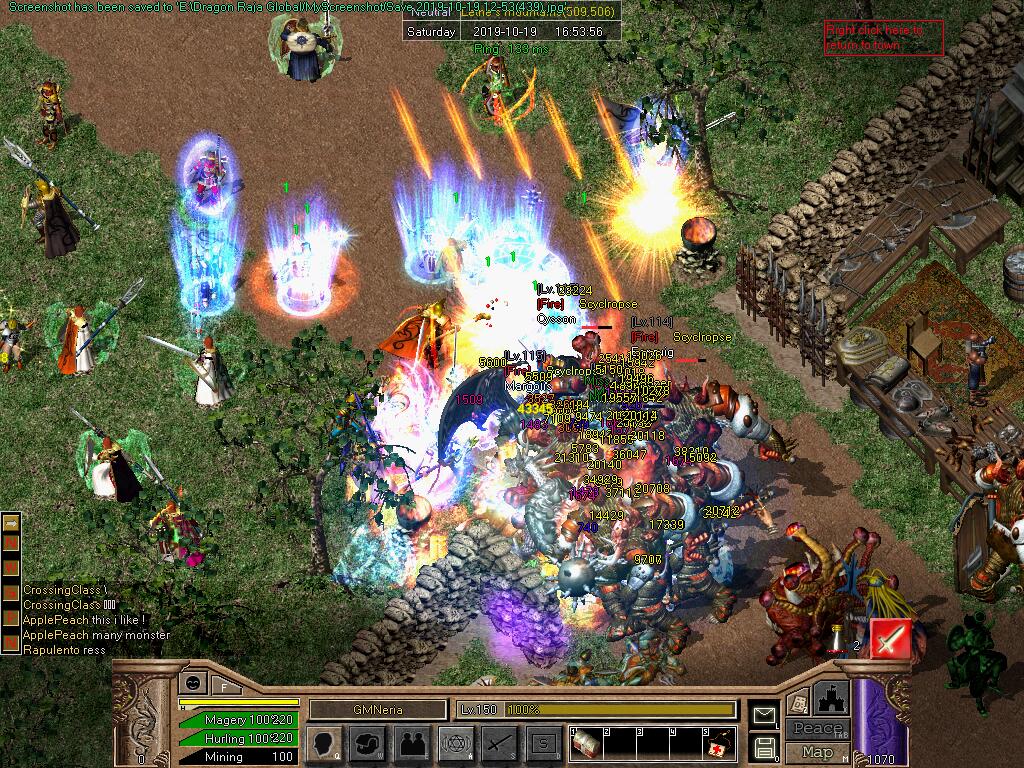Use the item in quick slot 1
Screen dimensions: 1024x768
[x=585, y=743]
